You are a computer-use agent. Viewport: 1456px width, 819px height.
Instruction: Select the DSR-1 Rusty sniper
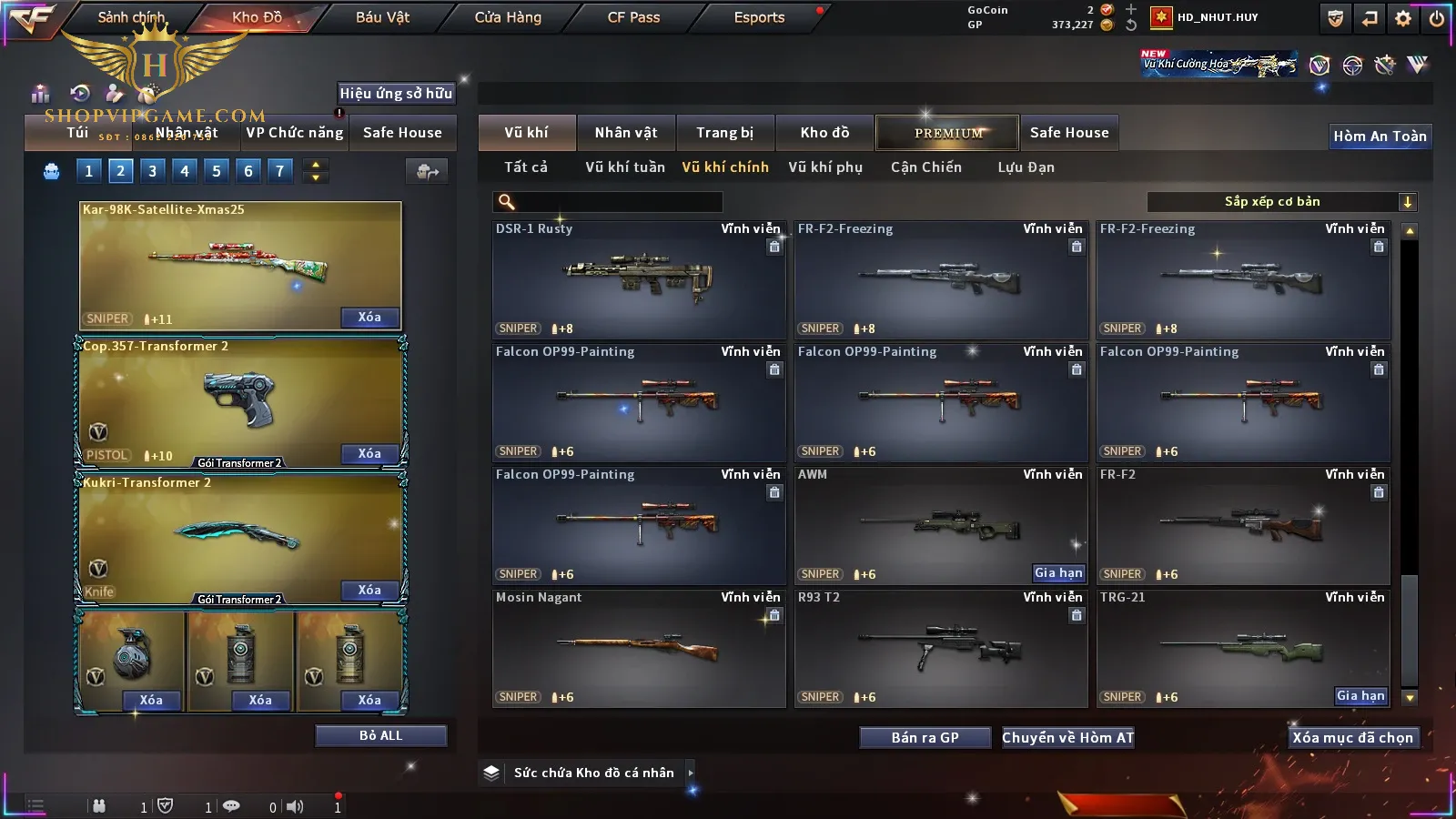point(638,279)
